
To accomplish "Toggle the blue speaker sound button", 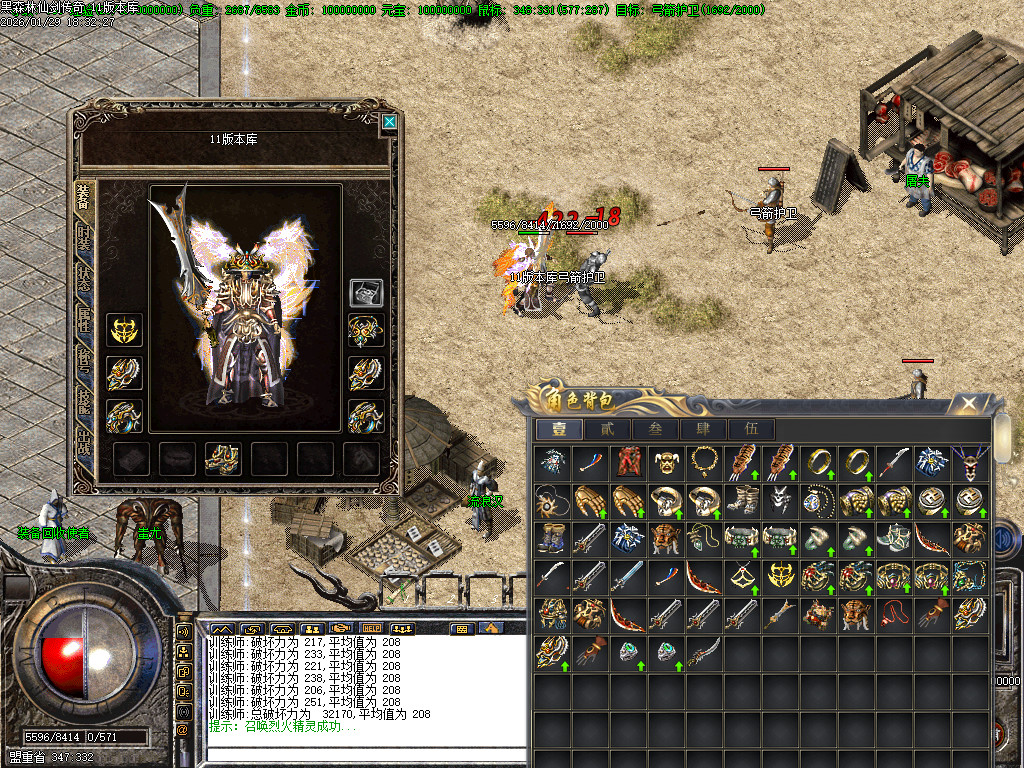I will (1003, 538).
